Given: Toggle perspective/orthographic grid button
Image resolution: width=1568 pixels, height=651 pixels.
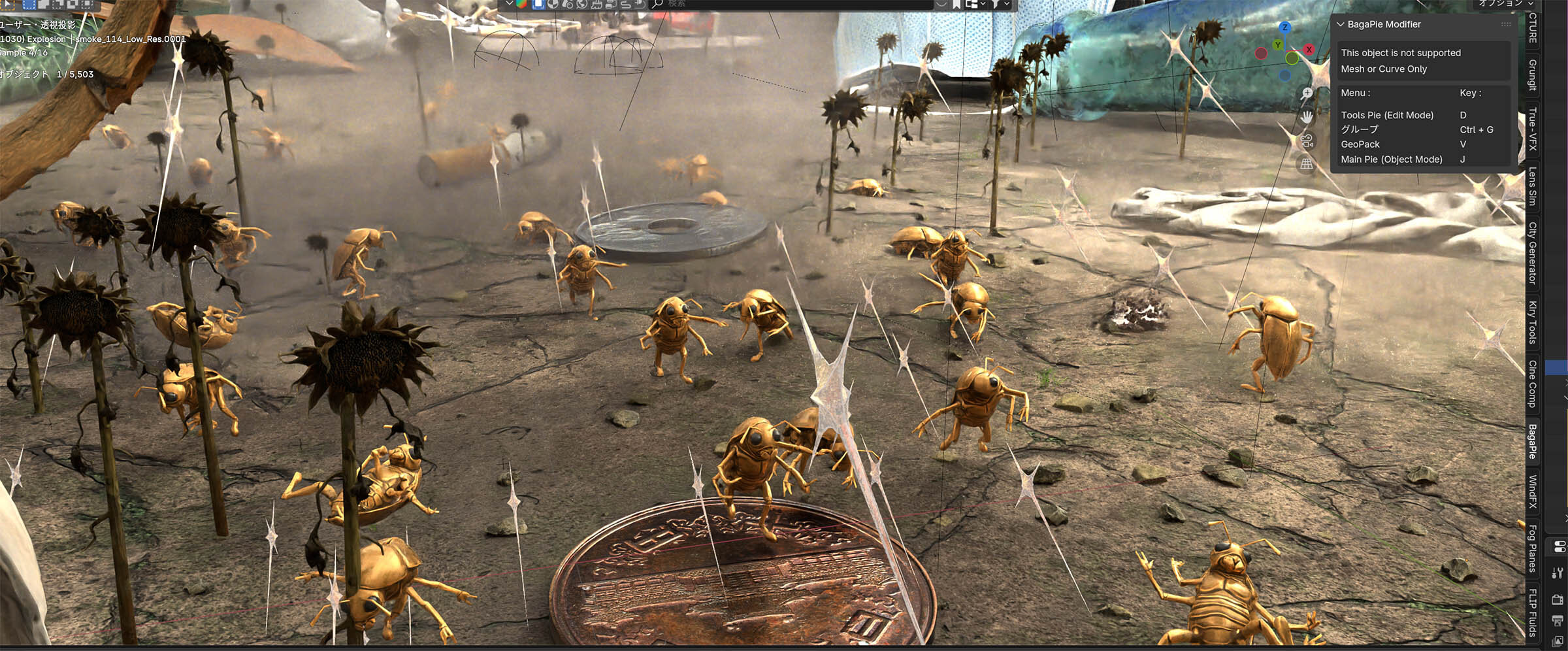Looking at the screenshot, I should [1307, 164].
